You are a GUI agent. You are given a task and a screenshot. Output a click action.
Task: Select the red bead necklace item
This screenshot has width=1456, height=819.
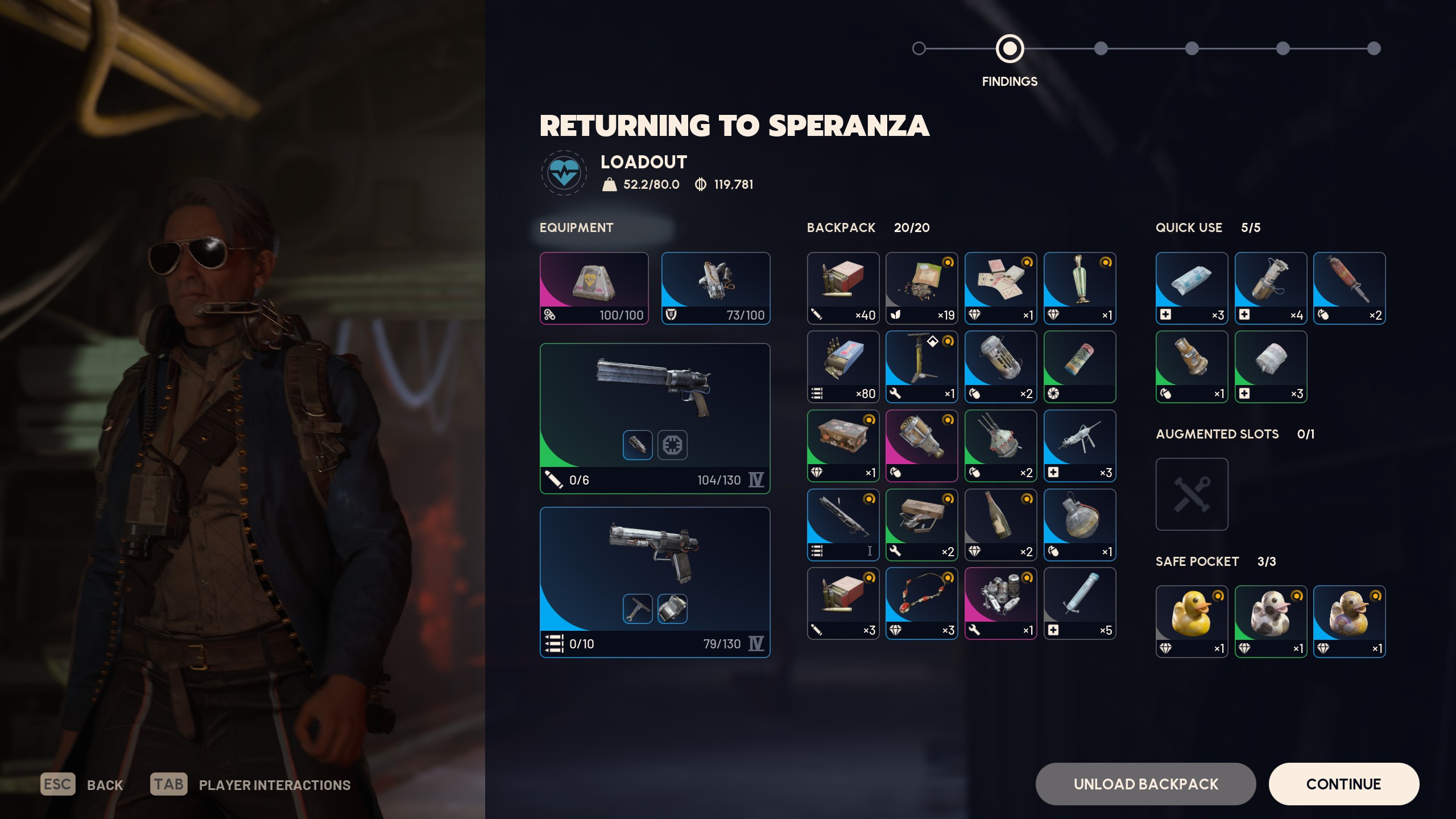(x=921, y=603)
